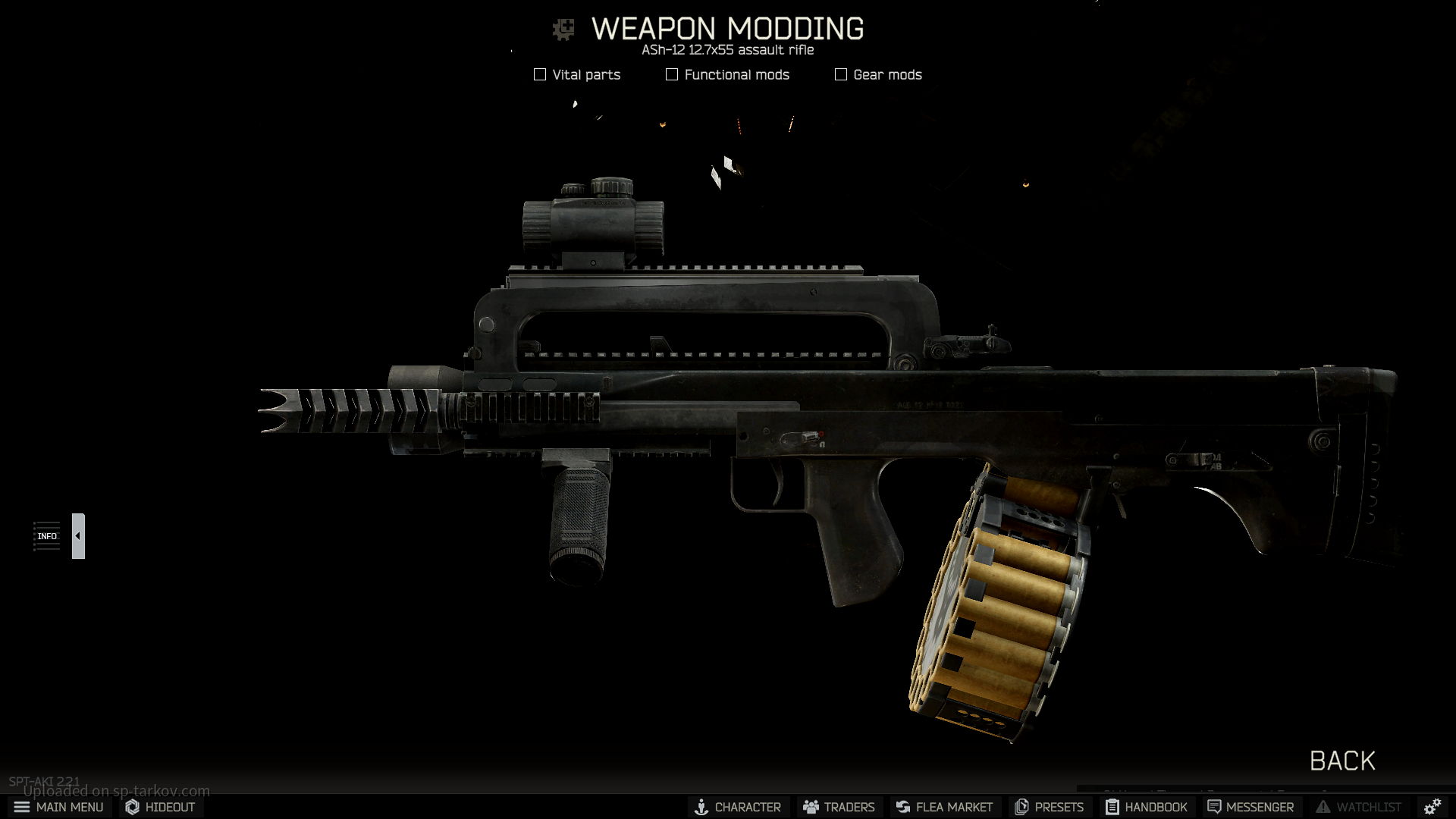This screenshot has height=819, width=1456.
Task: Open the Messenger
Action: 1250,807
